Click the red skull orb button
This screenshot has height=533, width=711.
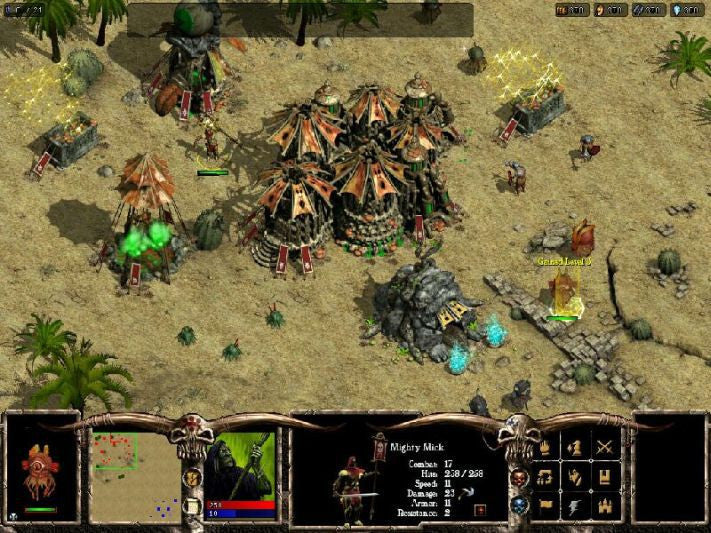[x=518, y=477]
